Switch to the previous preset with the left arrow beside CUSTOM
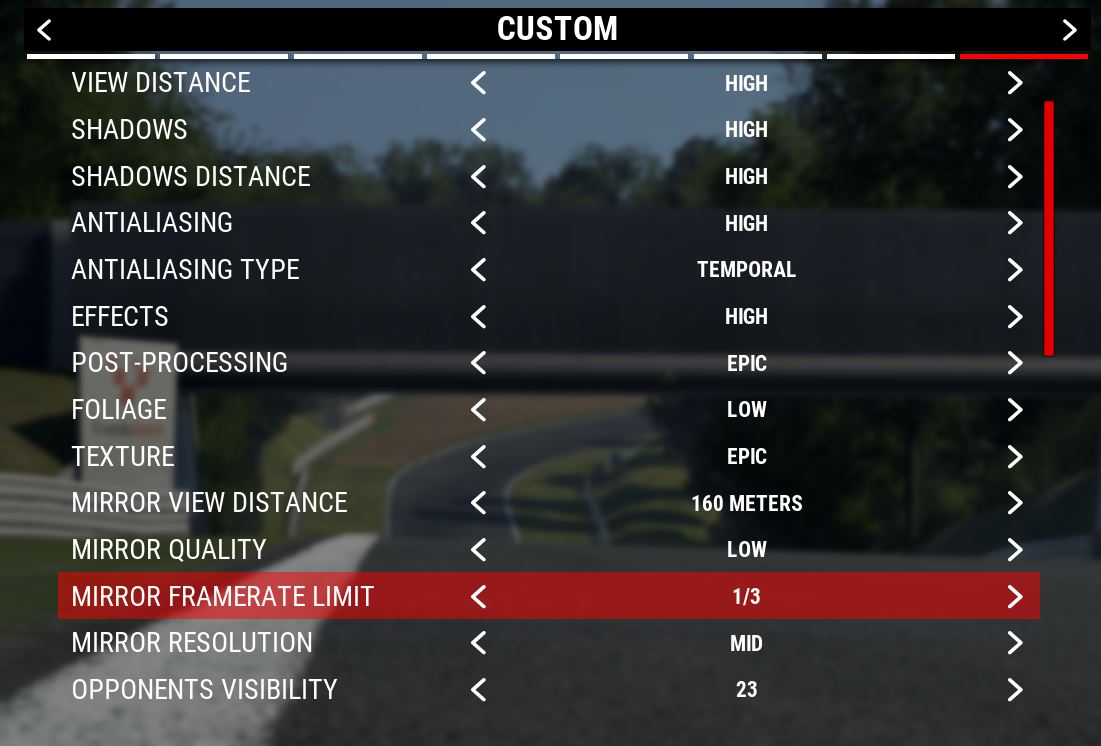1101x746 pixels. (44, 30)
